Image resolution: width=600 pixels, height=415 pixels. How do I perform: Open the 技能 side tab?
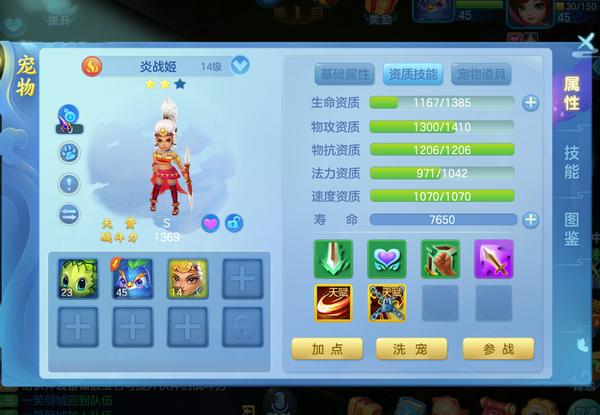571,162
